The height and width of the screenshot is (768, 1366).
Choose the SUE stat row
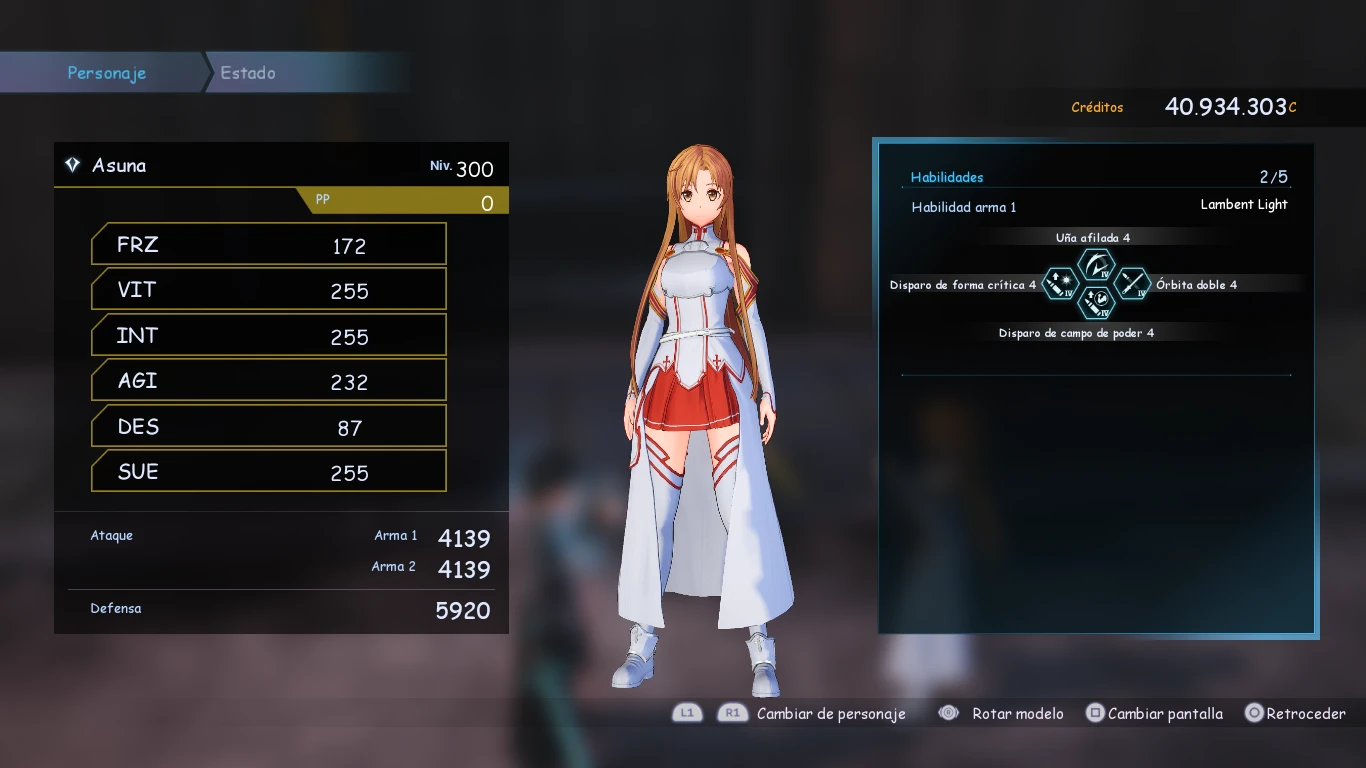(268, 472)
